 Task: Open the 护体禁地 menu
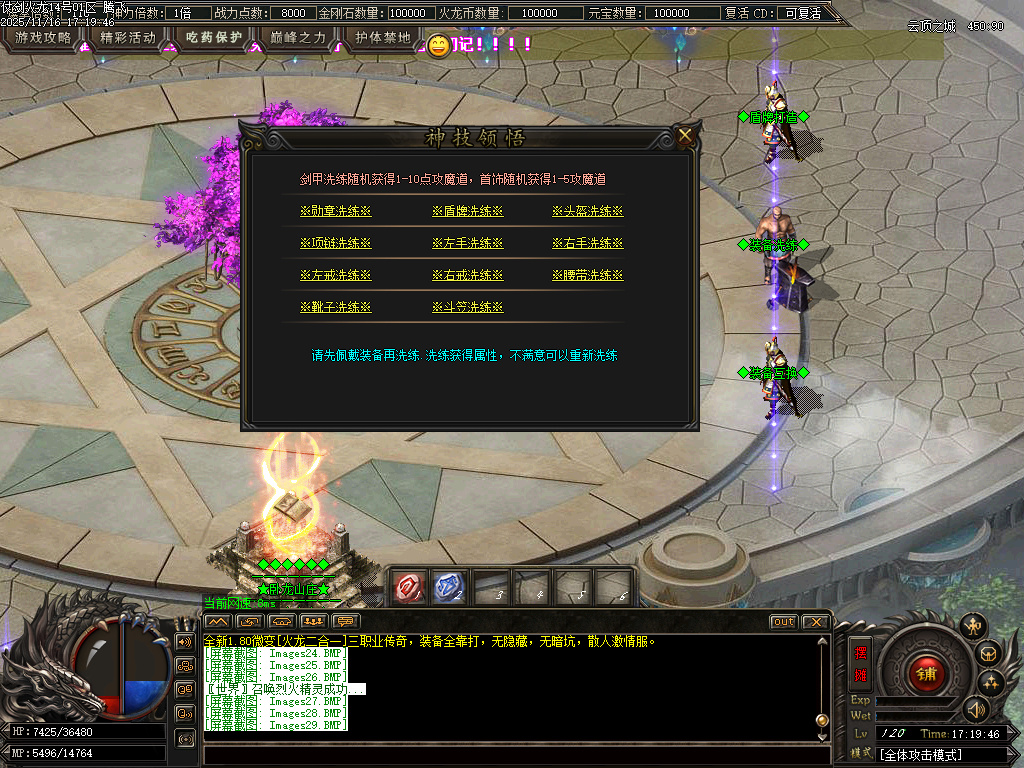(383, 38)
